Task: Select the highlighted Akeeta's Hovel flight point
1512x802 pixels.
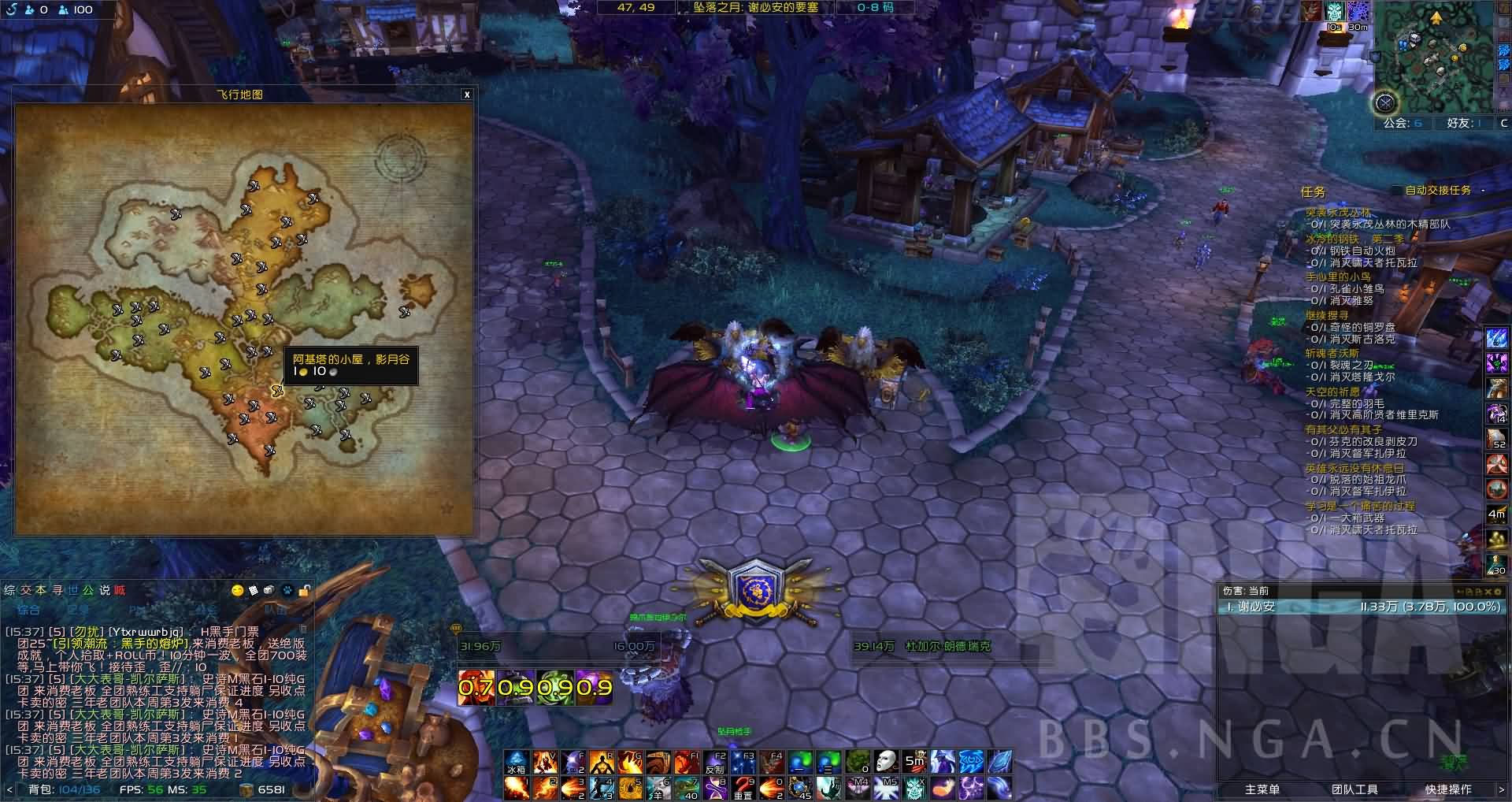Action: [x=276, y=390]
